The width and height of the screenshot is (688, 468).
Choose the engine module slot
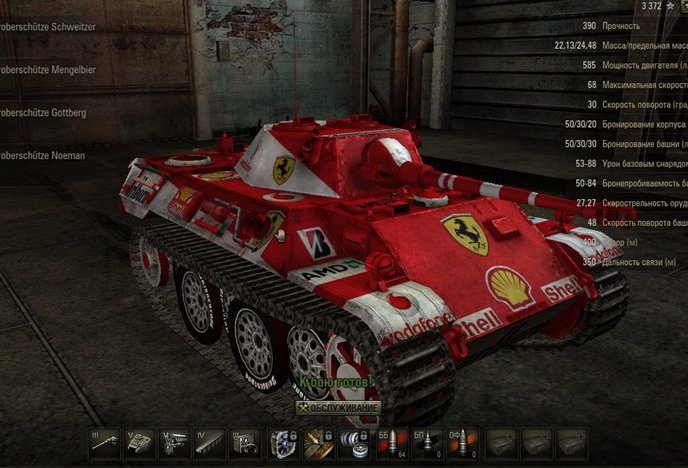174,443
